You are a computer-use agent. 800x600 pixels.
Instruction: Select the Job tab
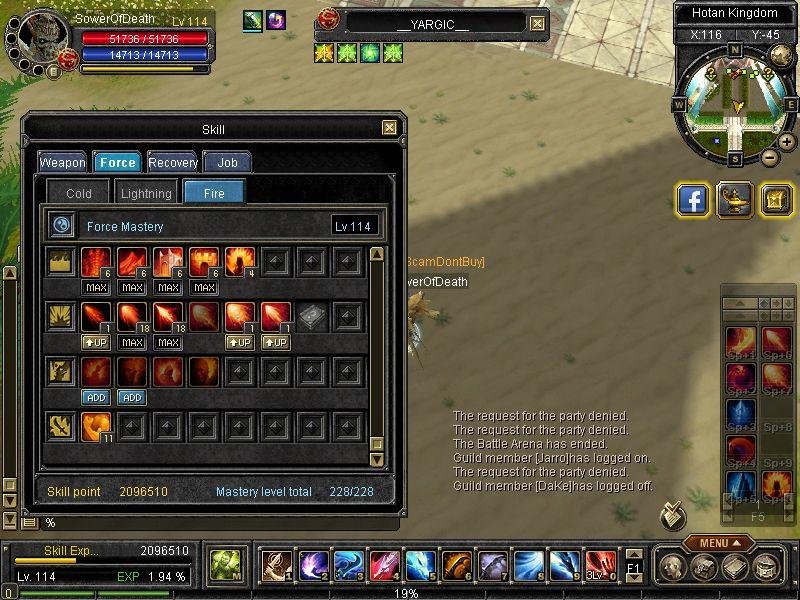pyautogui.click(x=227, y=162)
